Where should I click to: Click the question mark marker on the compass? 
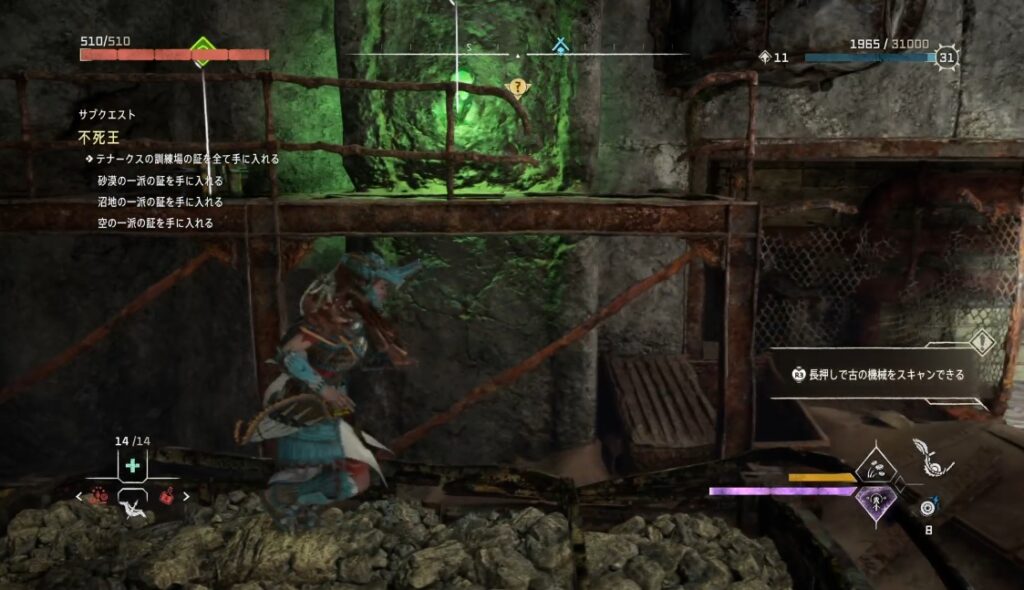click(517, 87)
